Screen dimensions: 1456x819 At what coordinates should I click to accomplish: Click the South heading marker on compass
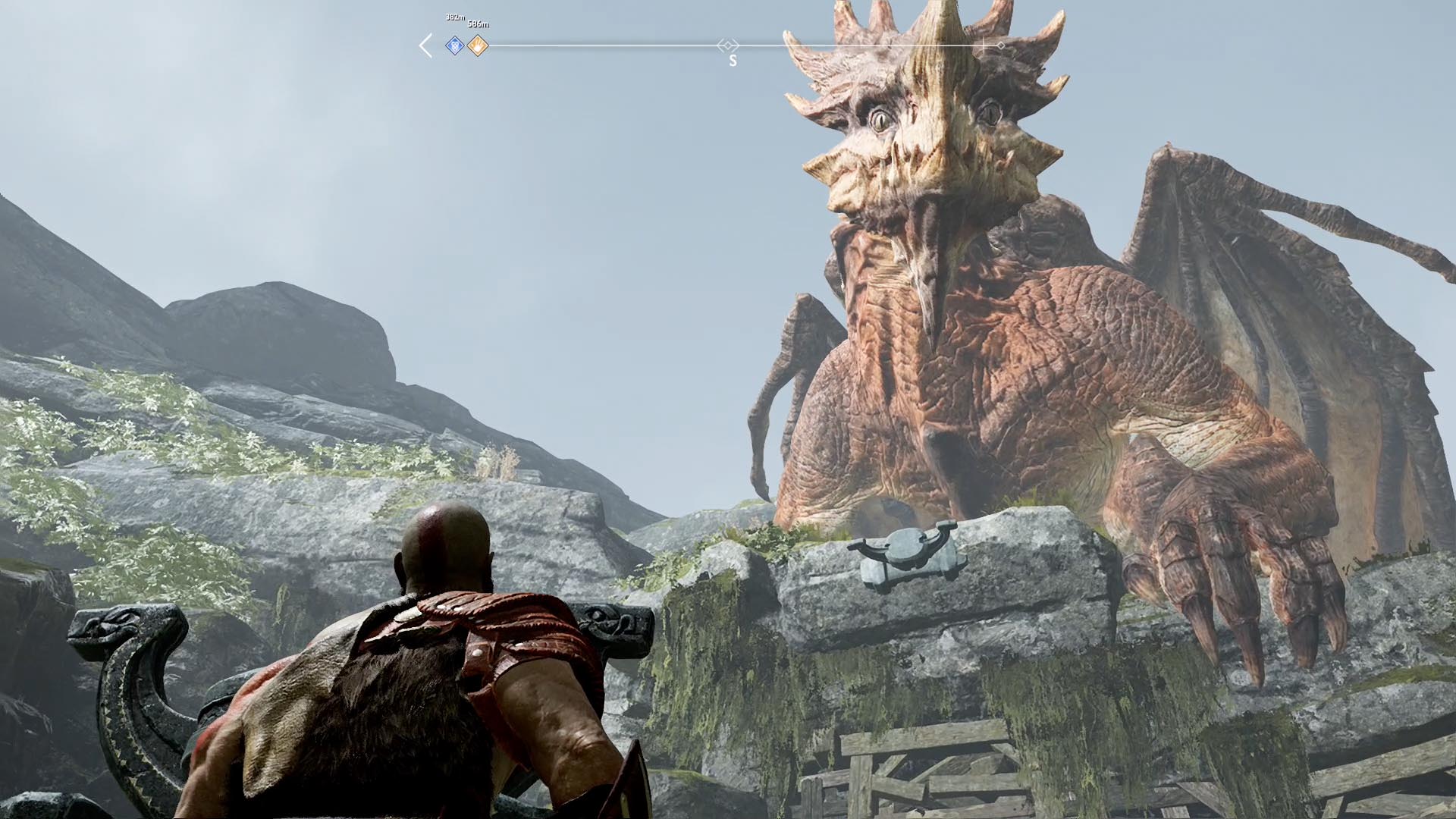tap(732, 61)
